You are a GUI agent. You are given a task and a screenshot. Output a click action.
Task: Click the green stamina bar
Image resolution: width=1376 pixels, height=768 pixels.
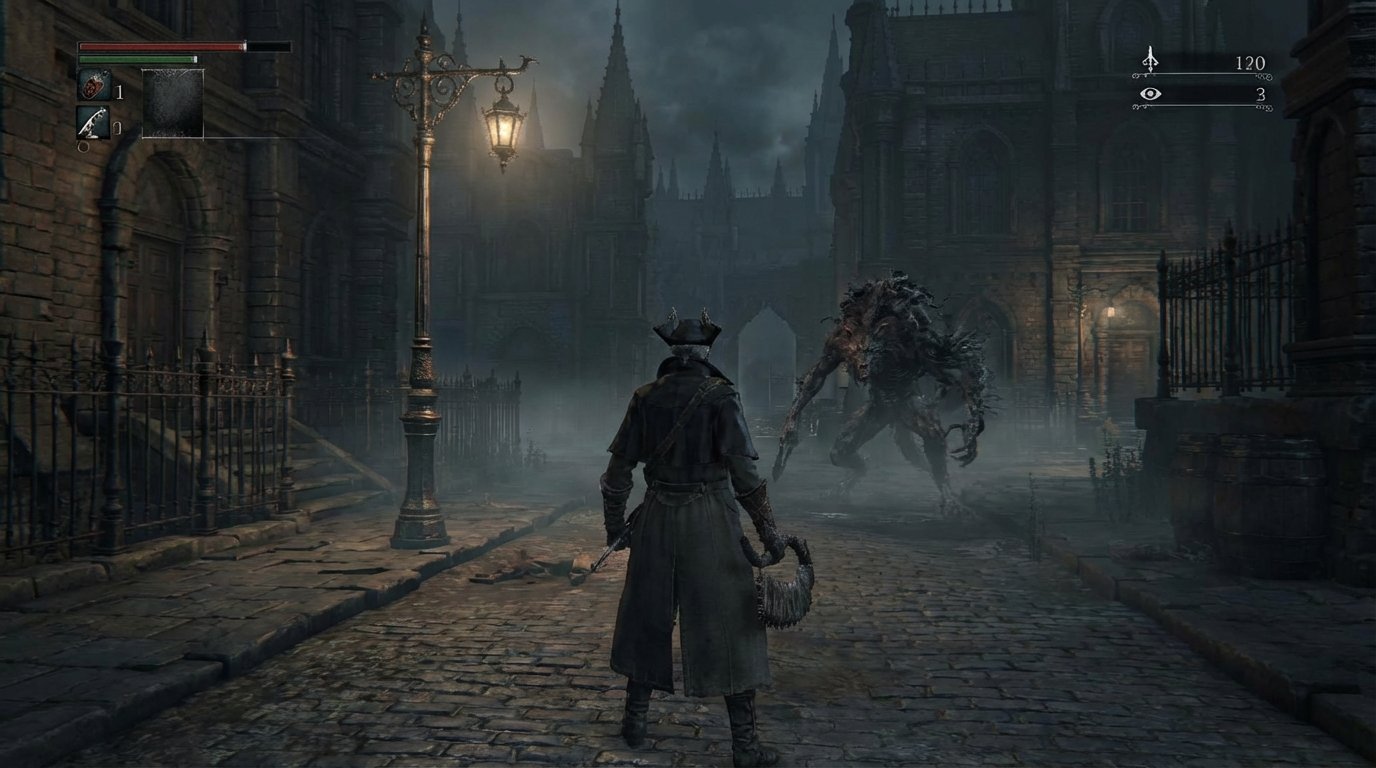[135, 61]
